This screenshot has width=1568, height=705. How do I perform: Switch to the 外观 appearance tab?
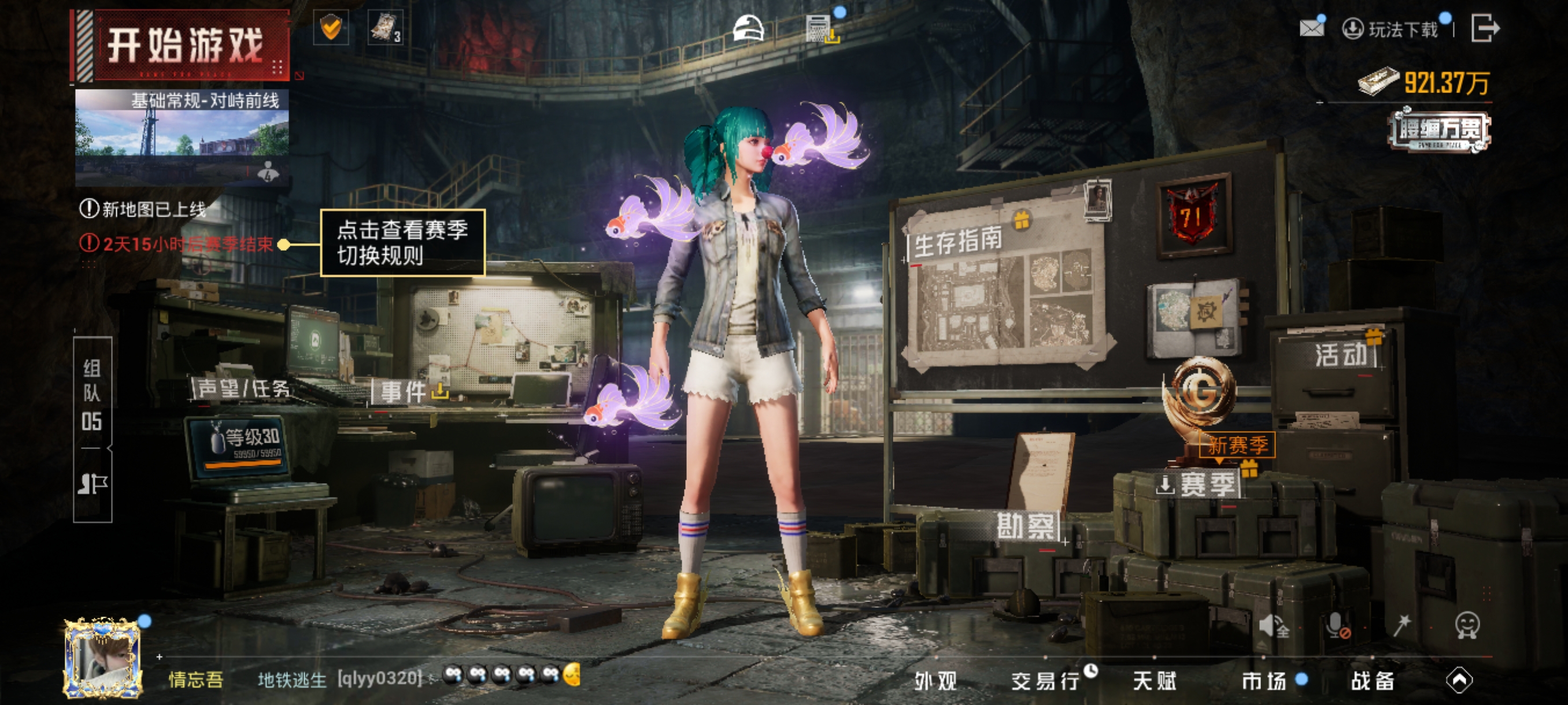click(935, 681)
